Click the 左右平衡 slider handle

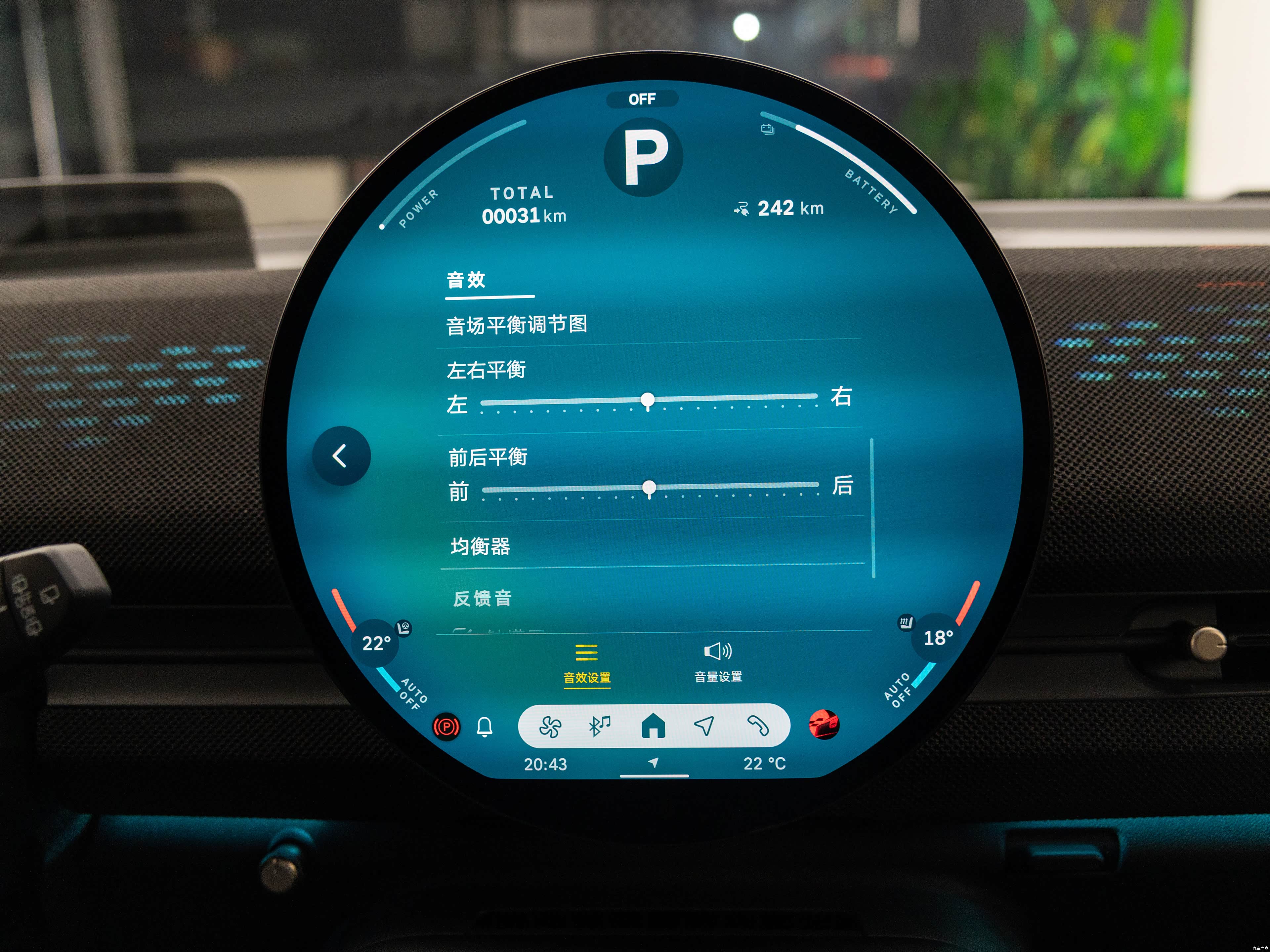click(x=648, y=399)
